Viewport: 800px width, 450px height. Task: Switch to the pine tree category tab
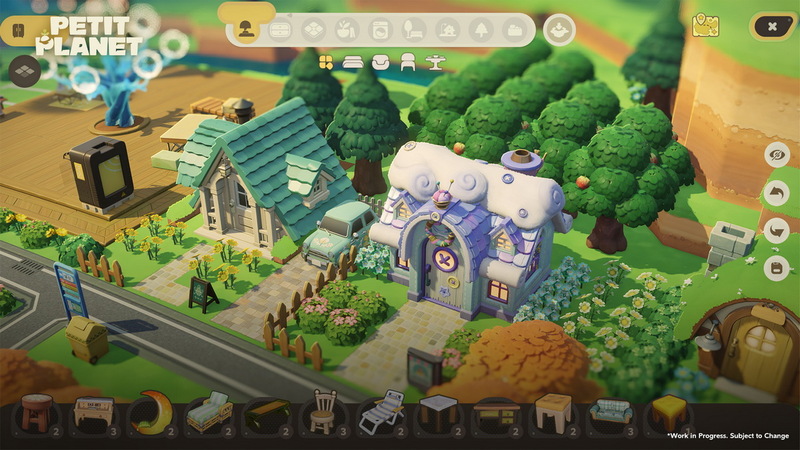click(x=480, y=30)
